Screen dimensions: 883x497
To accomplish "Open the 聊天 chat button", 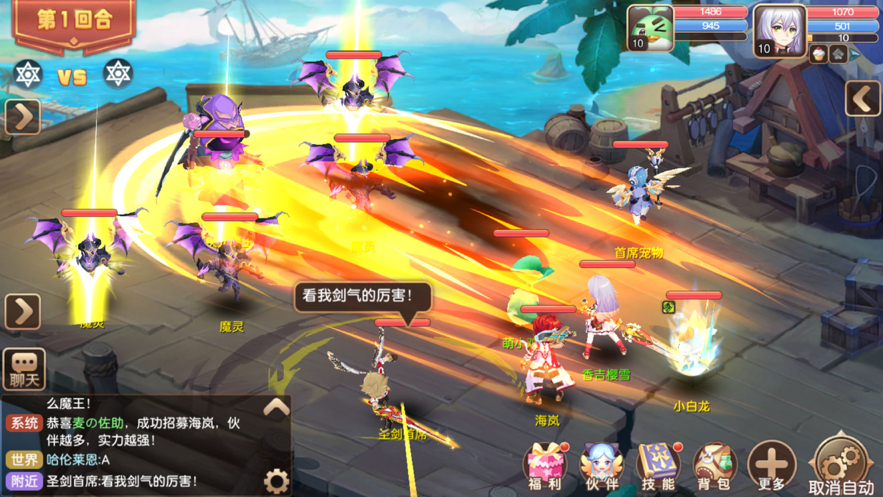I will point(24,370).
